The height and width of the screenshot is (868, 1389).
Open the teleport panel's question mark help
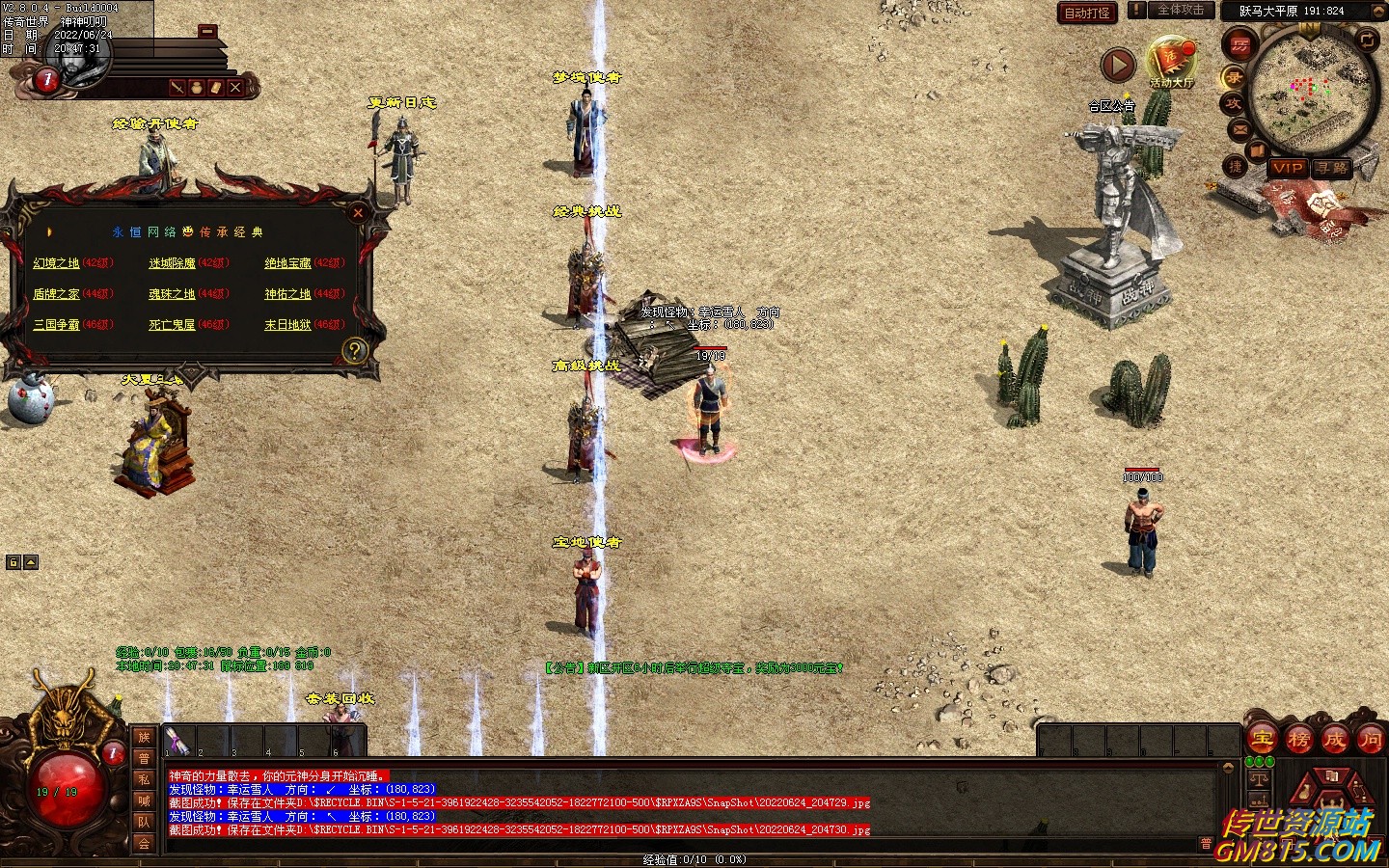point(354,351)
